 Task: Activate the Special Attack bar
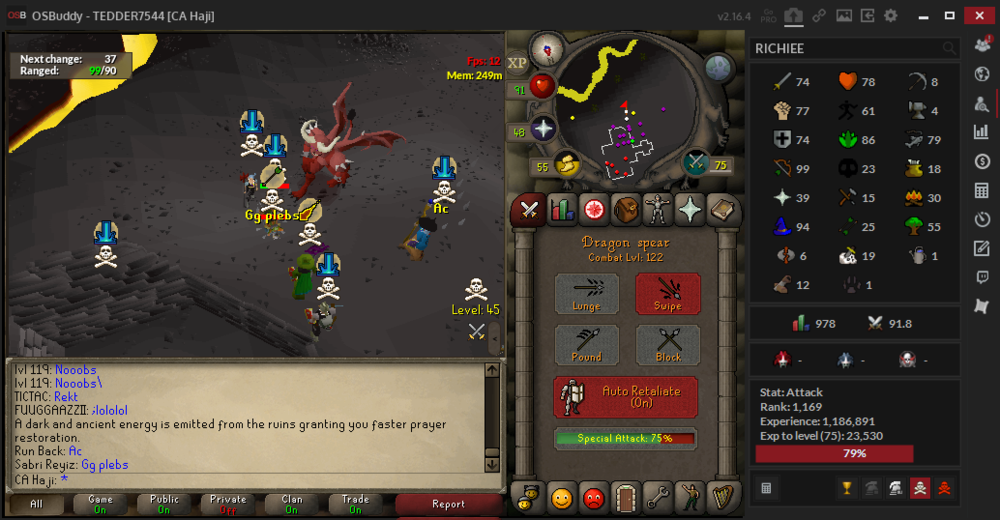click(x=625, y=438)
